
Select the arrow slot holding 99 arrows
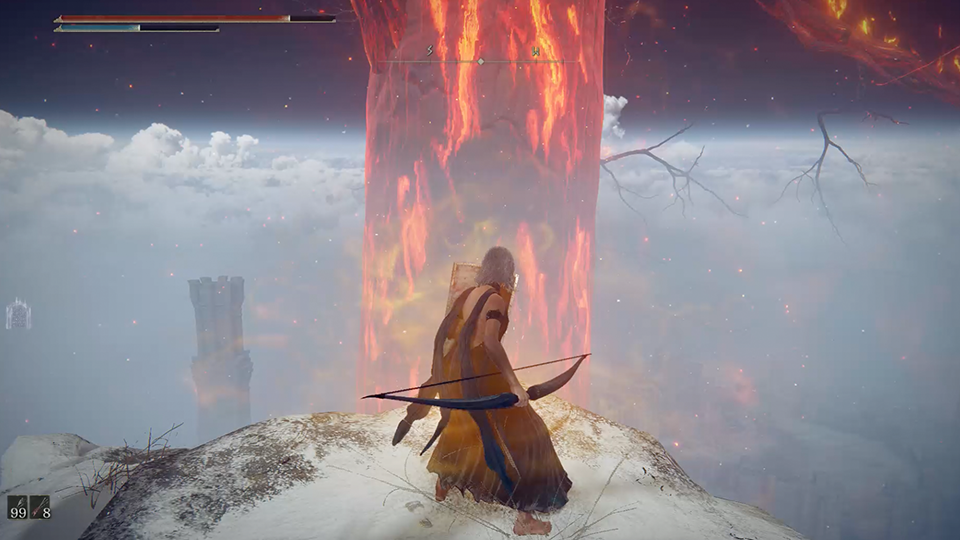[x=17, y=507]
